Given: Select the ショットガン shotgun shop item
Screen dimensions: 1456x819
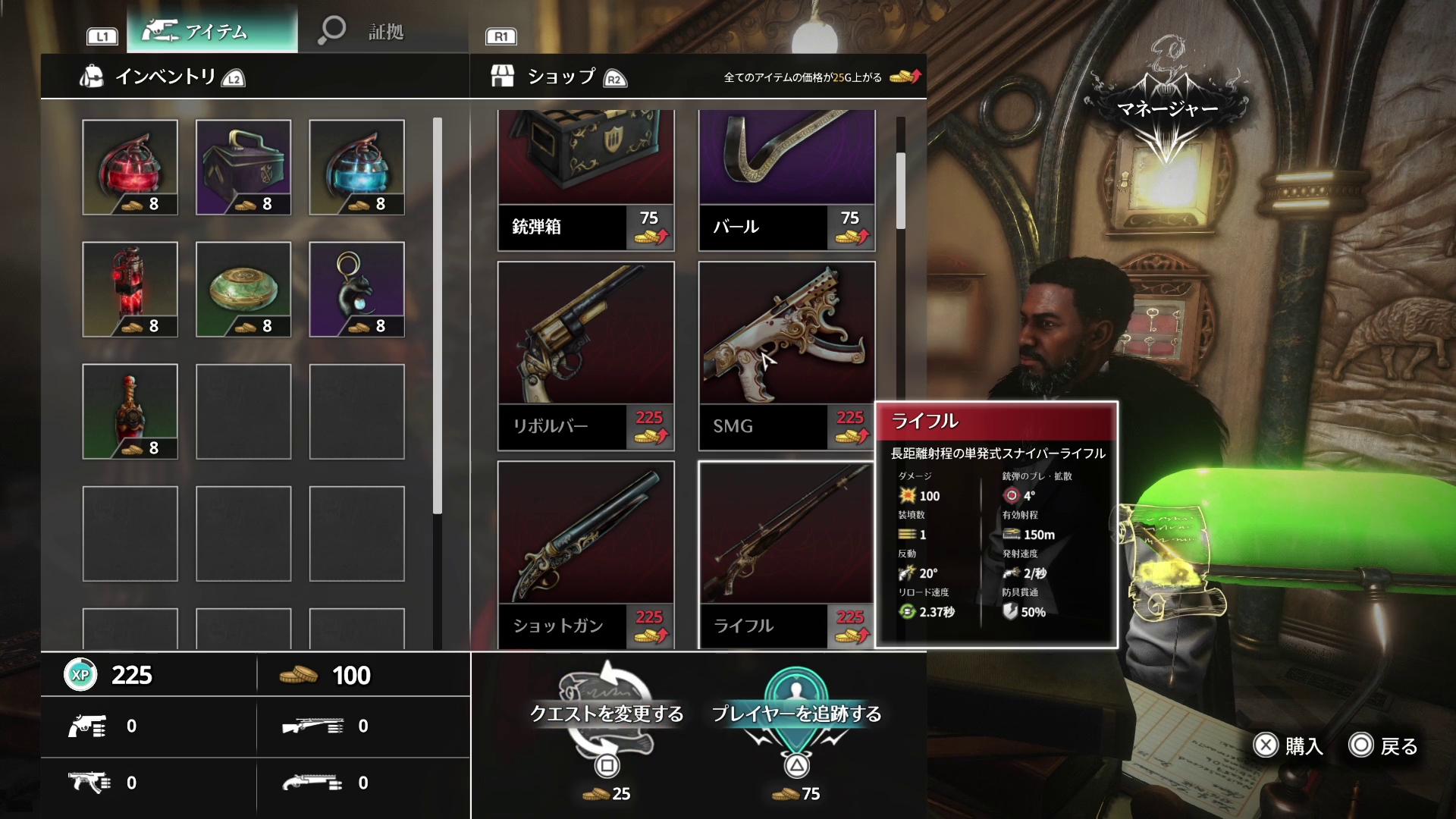Looking at the screenshot, I should coord(585,554).
